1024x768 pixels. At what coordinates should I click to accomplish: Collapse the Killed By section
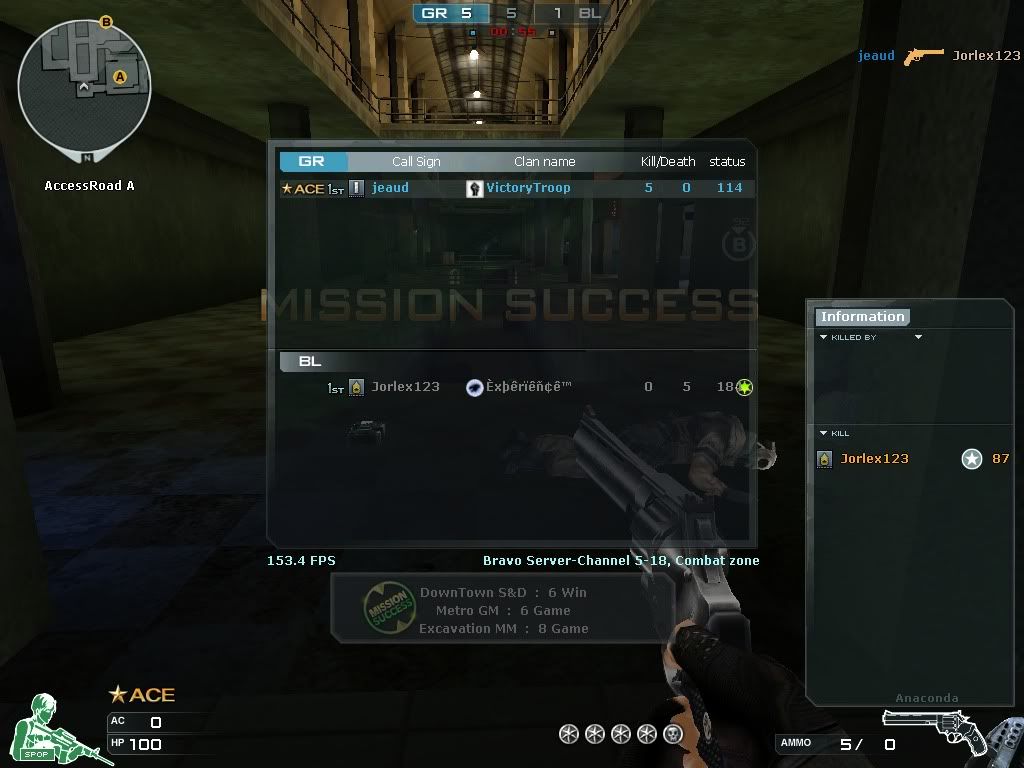click(x=824, y=338)
